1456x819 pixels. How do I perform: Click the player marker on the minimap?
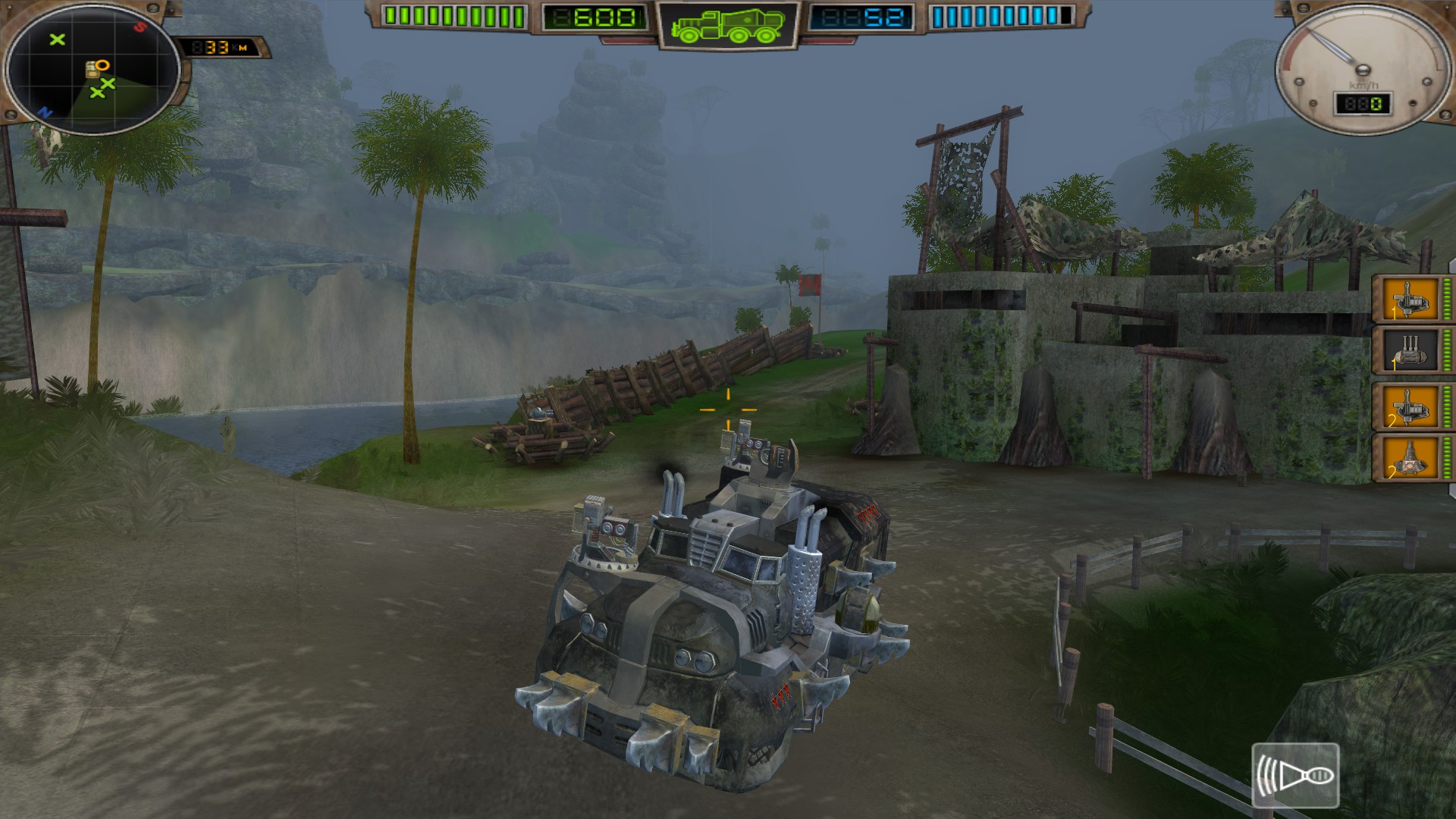[x=93, y=68]
